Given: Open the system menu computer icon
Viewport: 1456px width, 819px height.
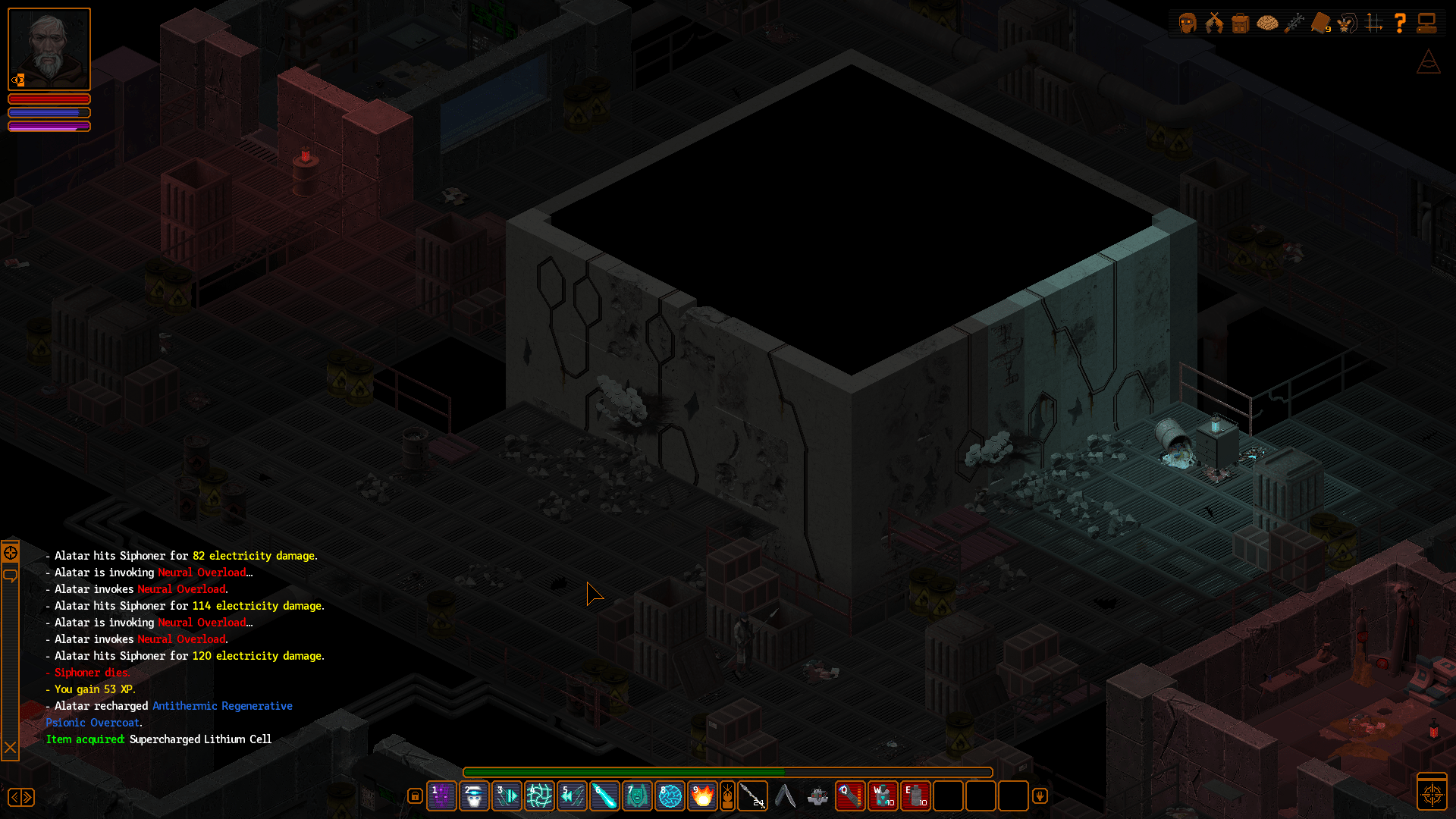Looking at the screenshot, I should pos(1428,23).
